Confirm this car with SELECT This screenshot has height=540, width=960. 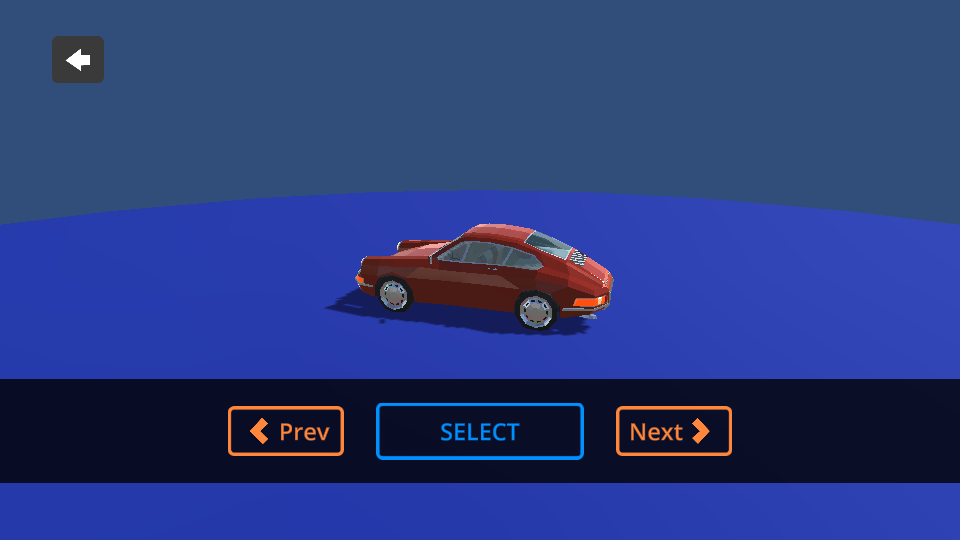[x=480, y=431]
